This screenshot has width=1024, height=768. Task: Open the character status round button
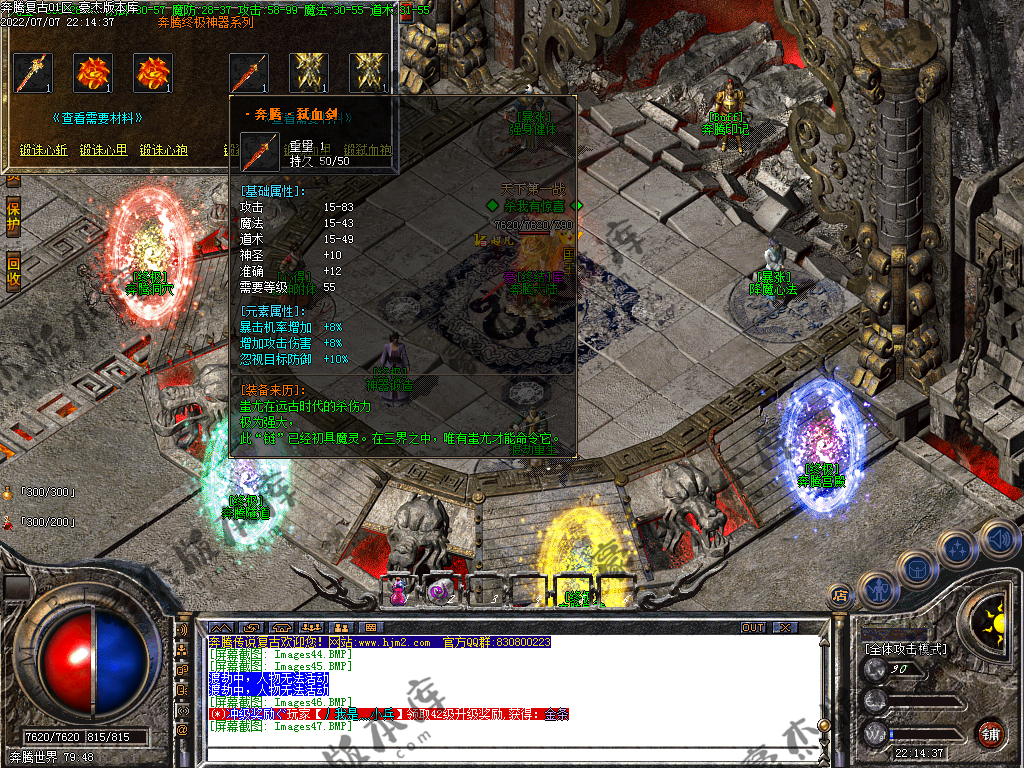point(877,591)
